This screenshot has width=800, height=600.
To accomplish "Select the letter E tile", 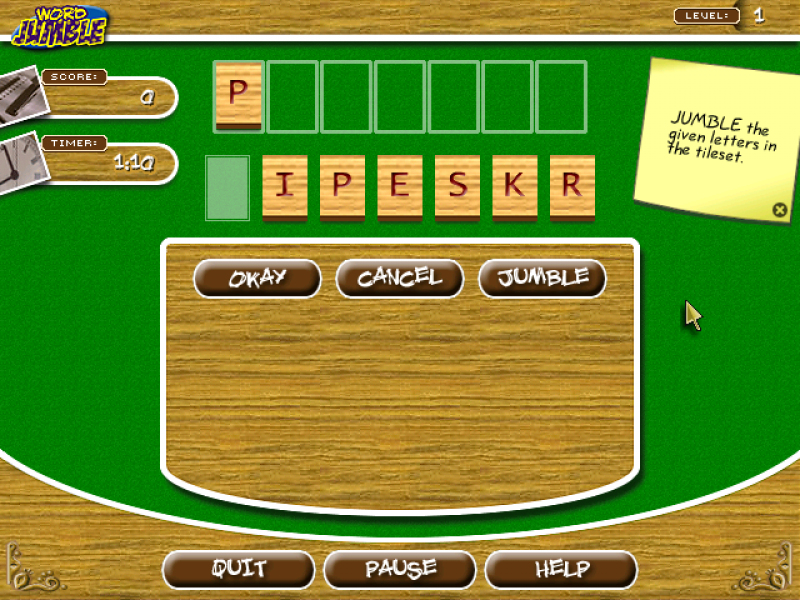I will (x=400, y=187).
